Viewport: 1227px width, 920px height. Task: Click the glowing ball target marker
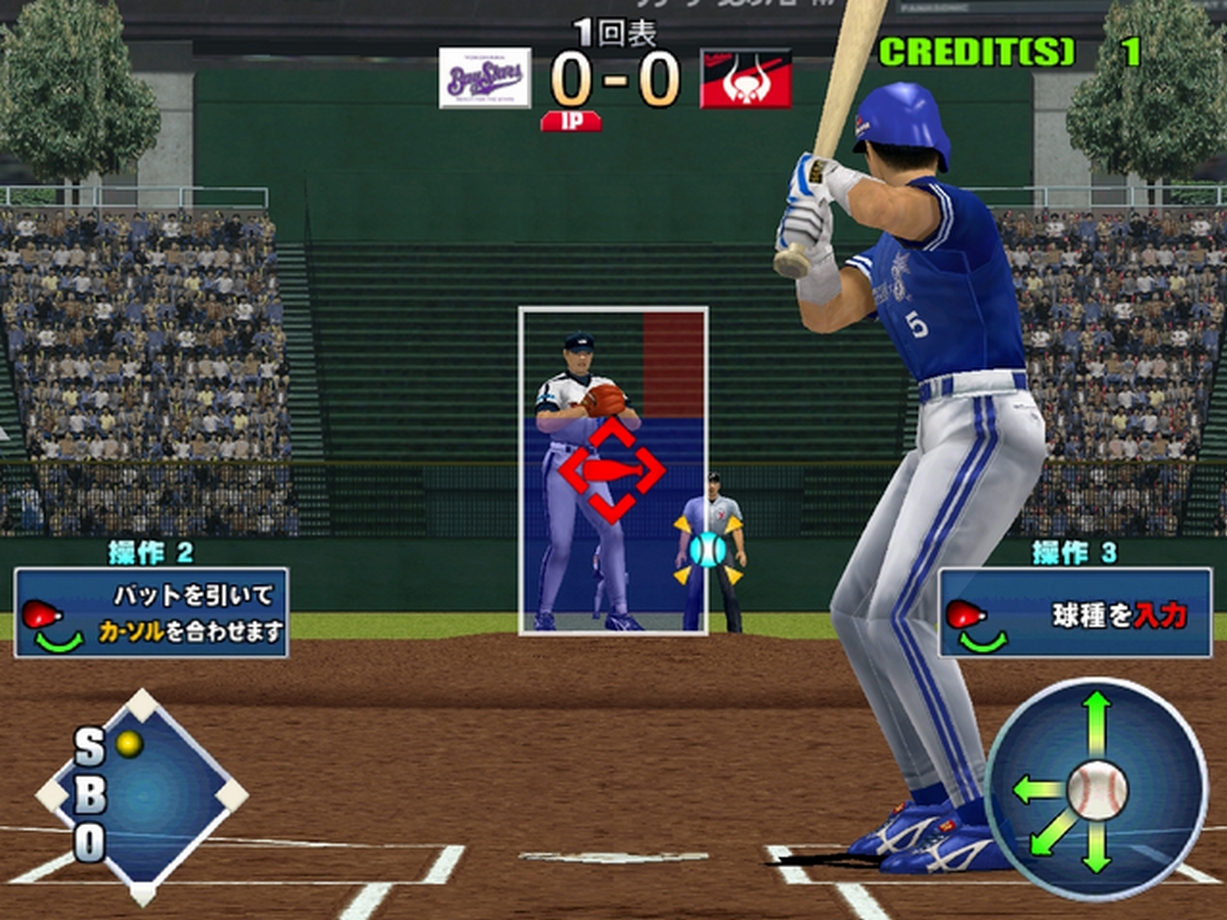(708, 549)
